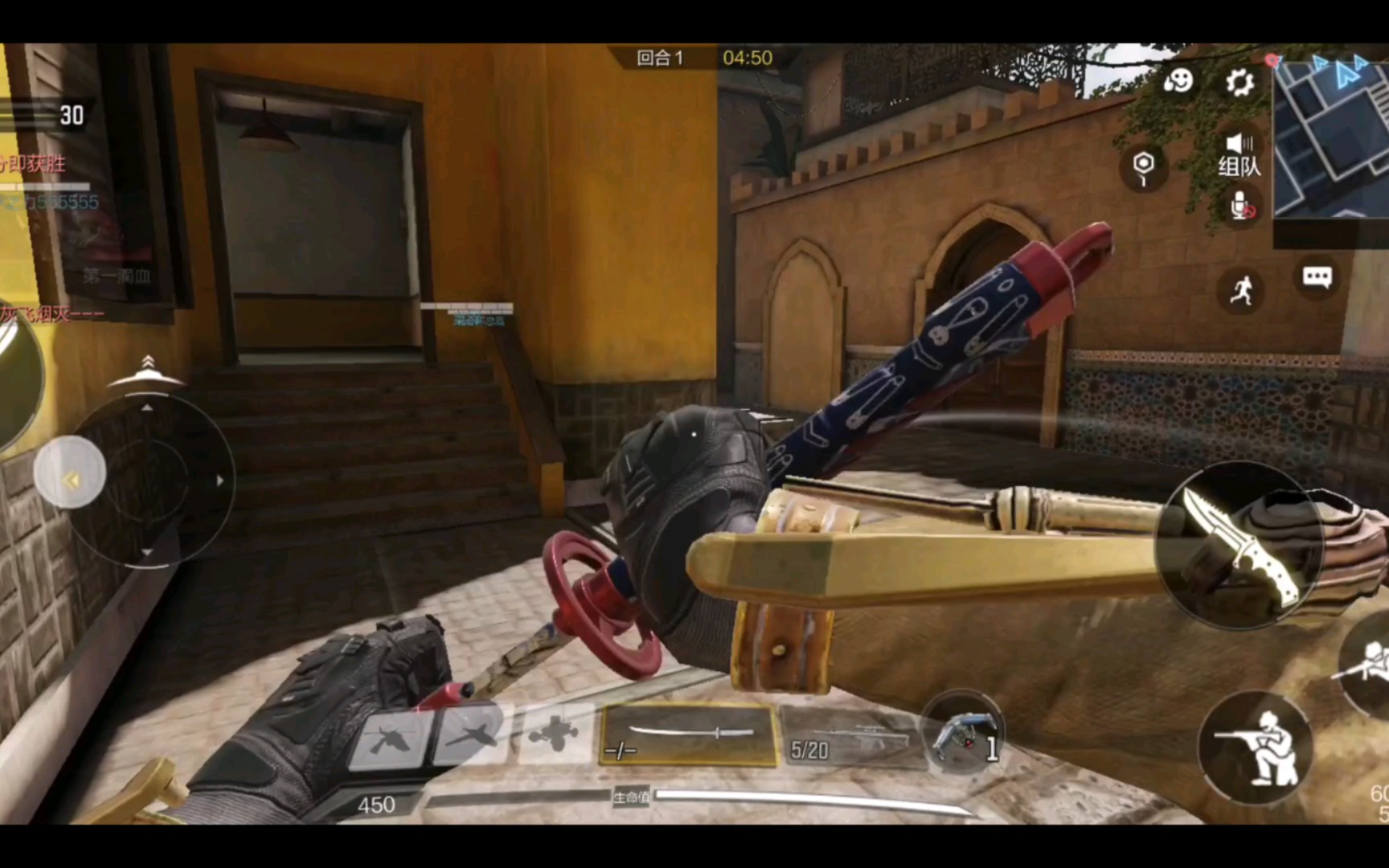Screen dimensions: 1389x868
Task: Toggle the 组队 team speaker audio
Action: pos(1239,154)
